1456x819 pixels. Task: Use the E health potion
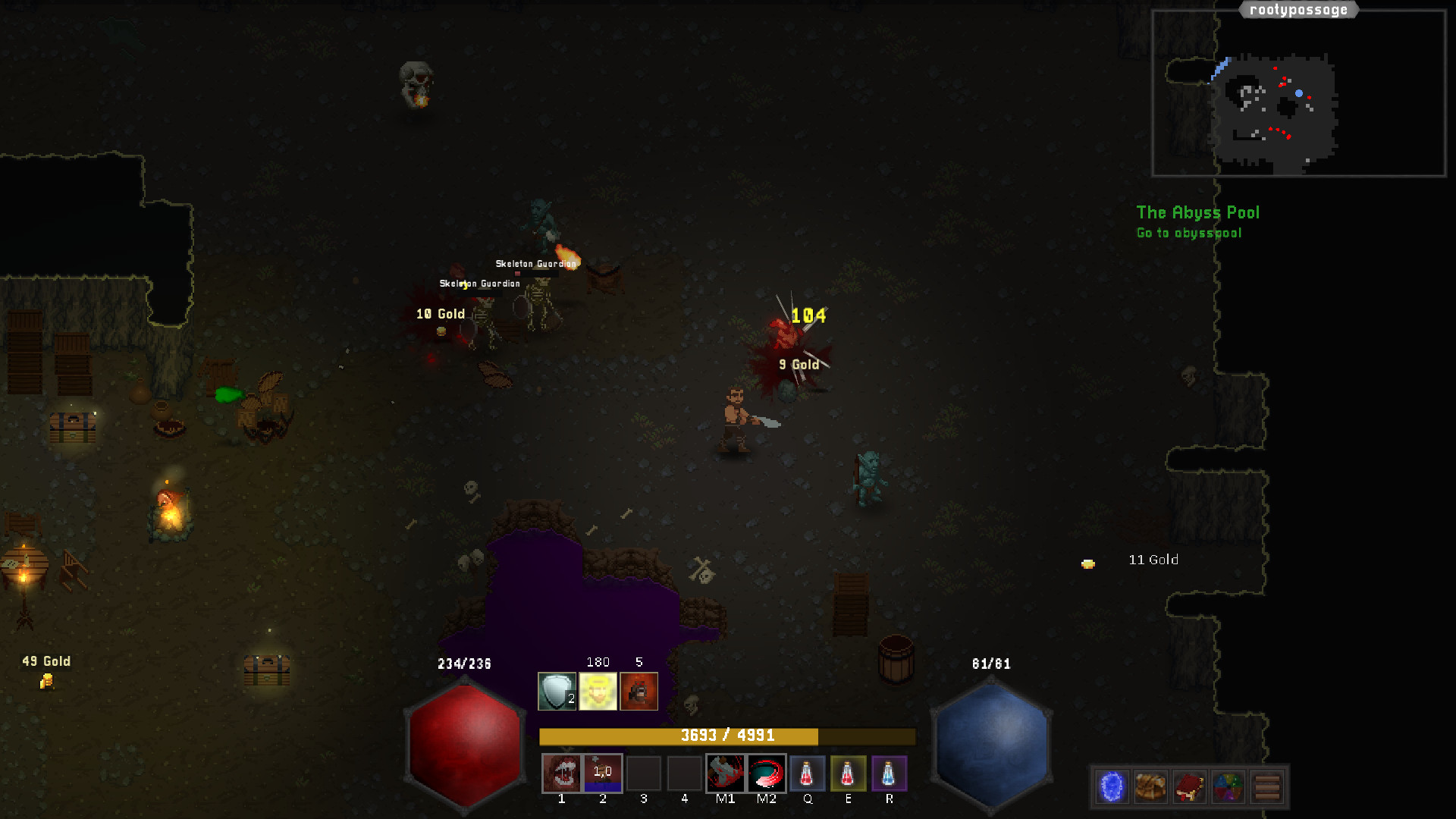[849, 773]
